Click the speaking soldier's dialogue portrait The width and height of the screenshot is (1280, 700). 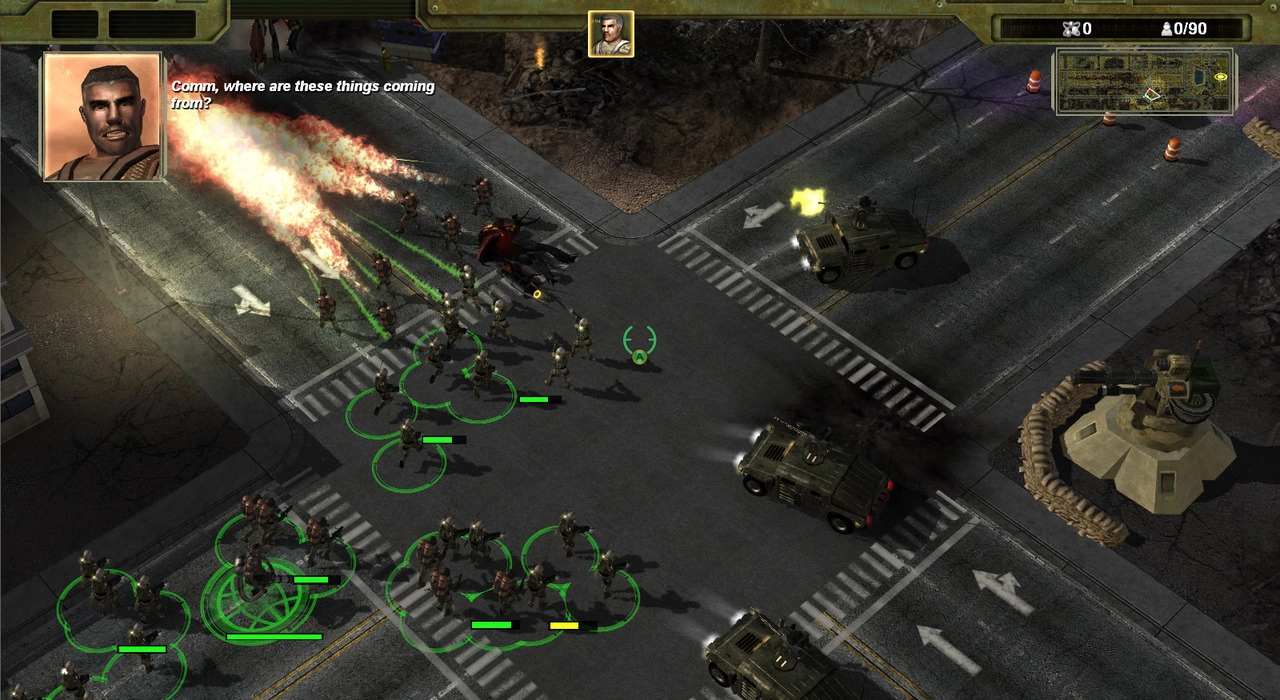(x=101, y=116)
